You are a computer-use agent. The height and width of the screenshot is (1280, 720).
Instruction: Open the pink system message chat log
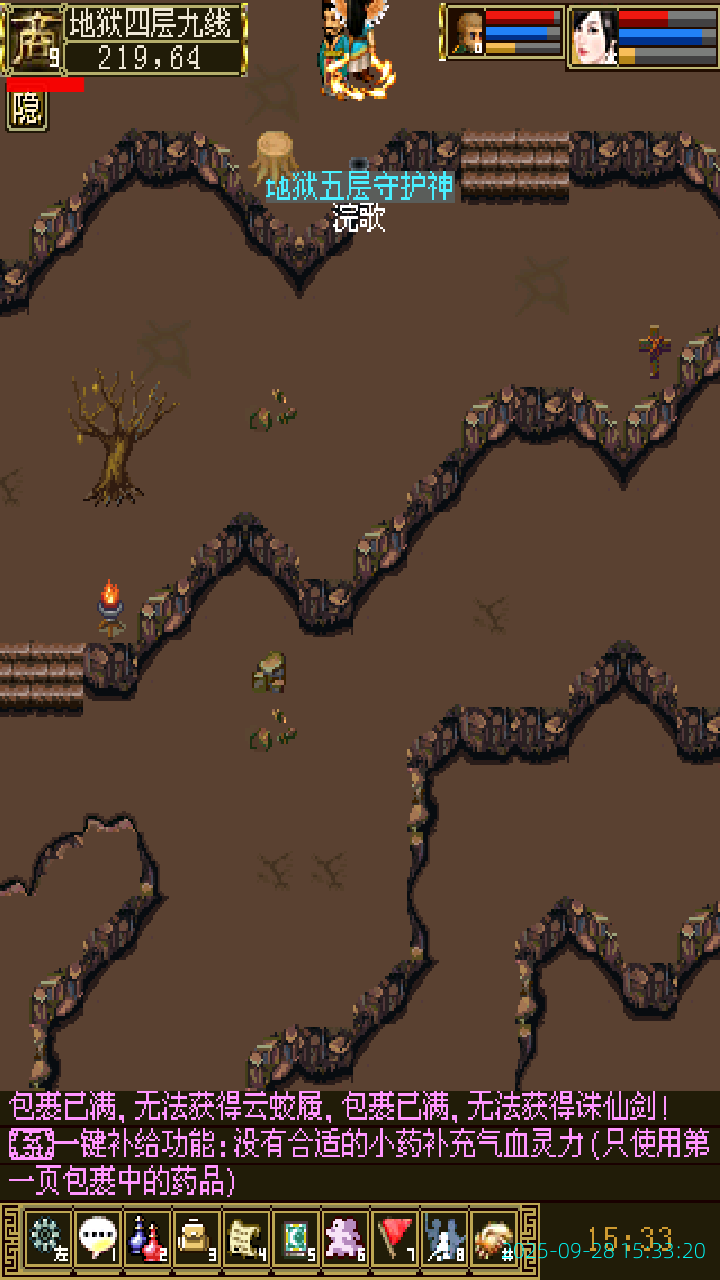click(360, 1145)
